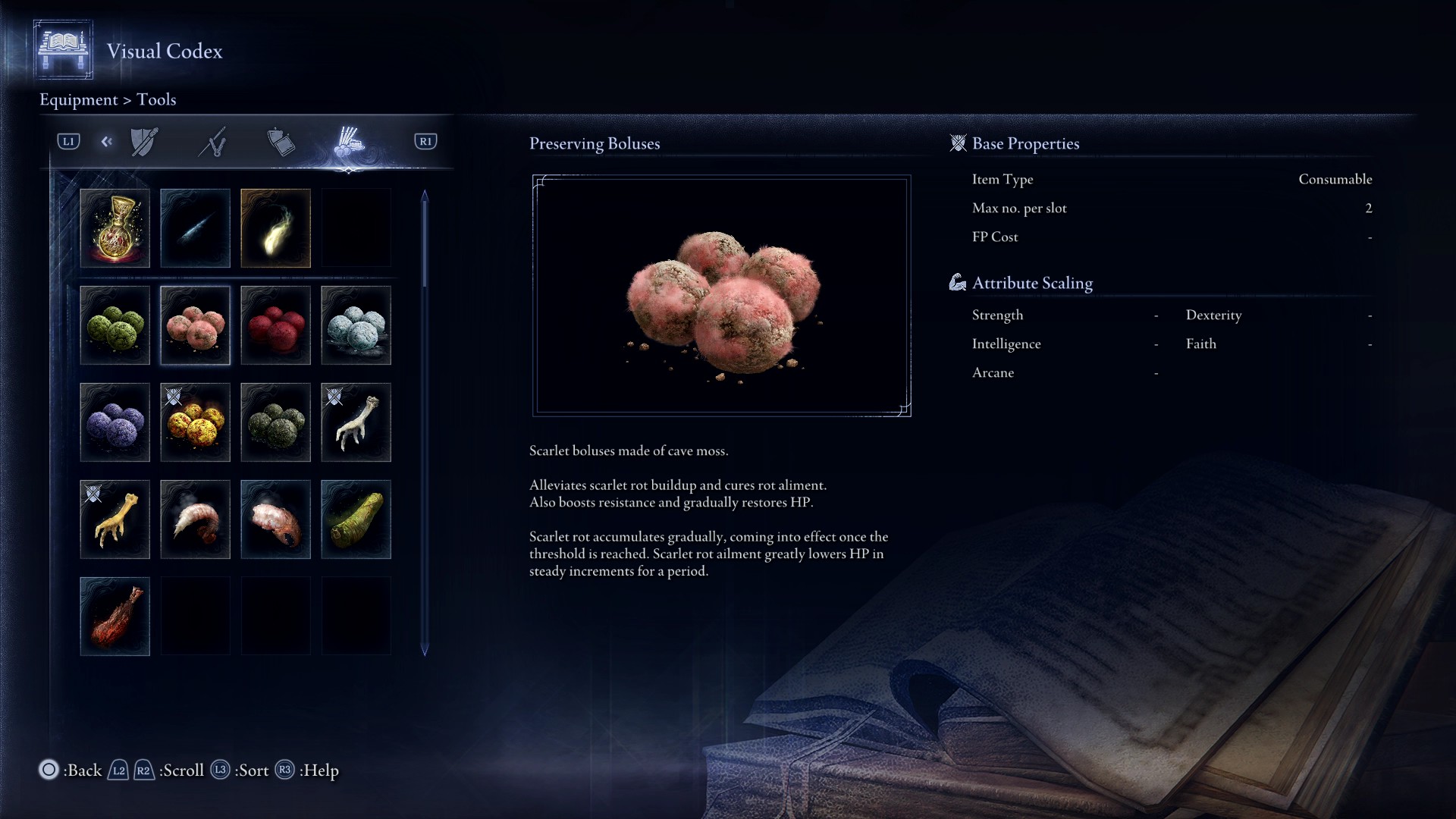Select the raw meat dumpling thumbnail
The image size is (1456, 819).
click(115, 616)
